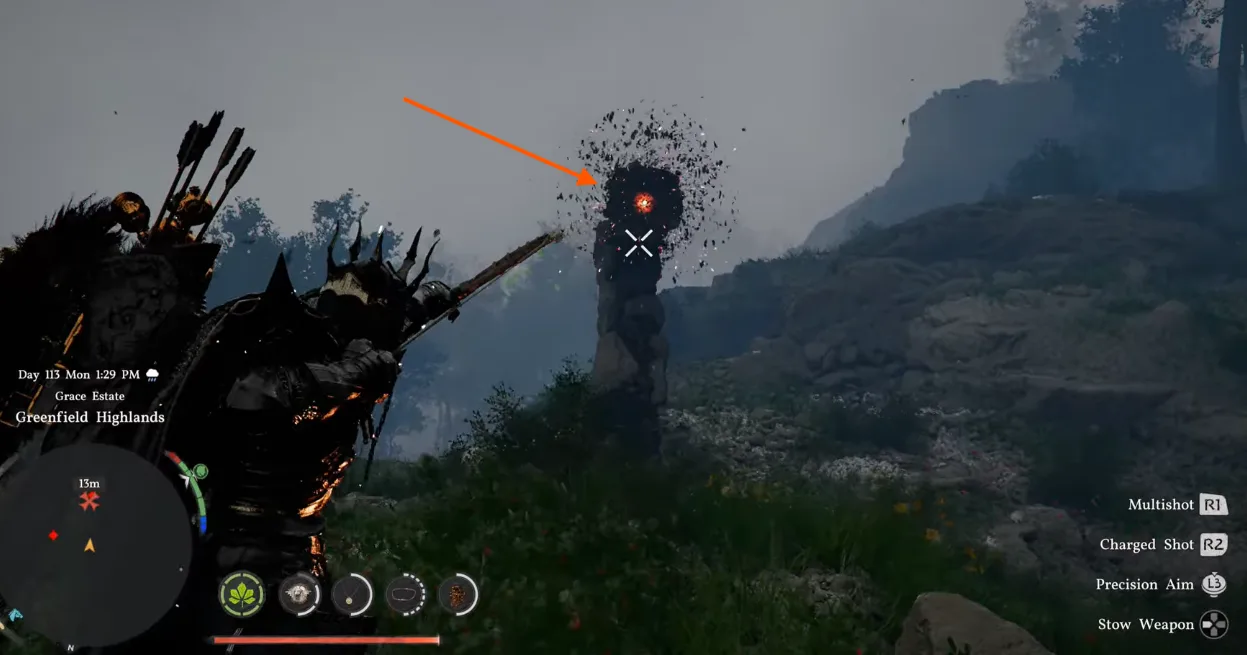Select the green leaf ability icon
This screenshot has height=655, width=1247.
(242, 595)
